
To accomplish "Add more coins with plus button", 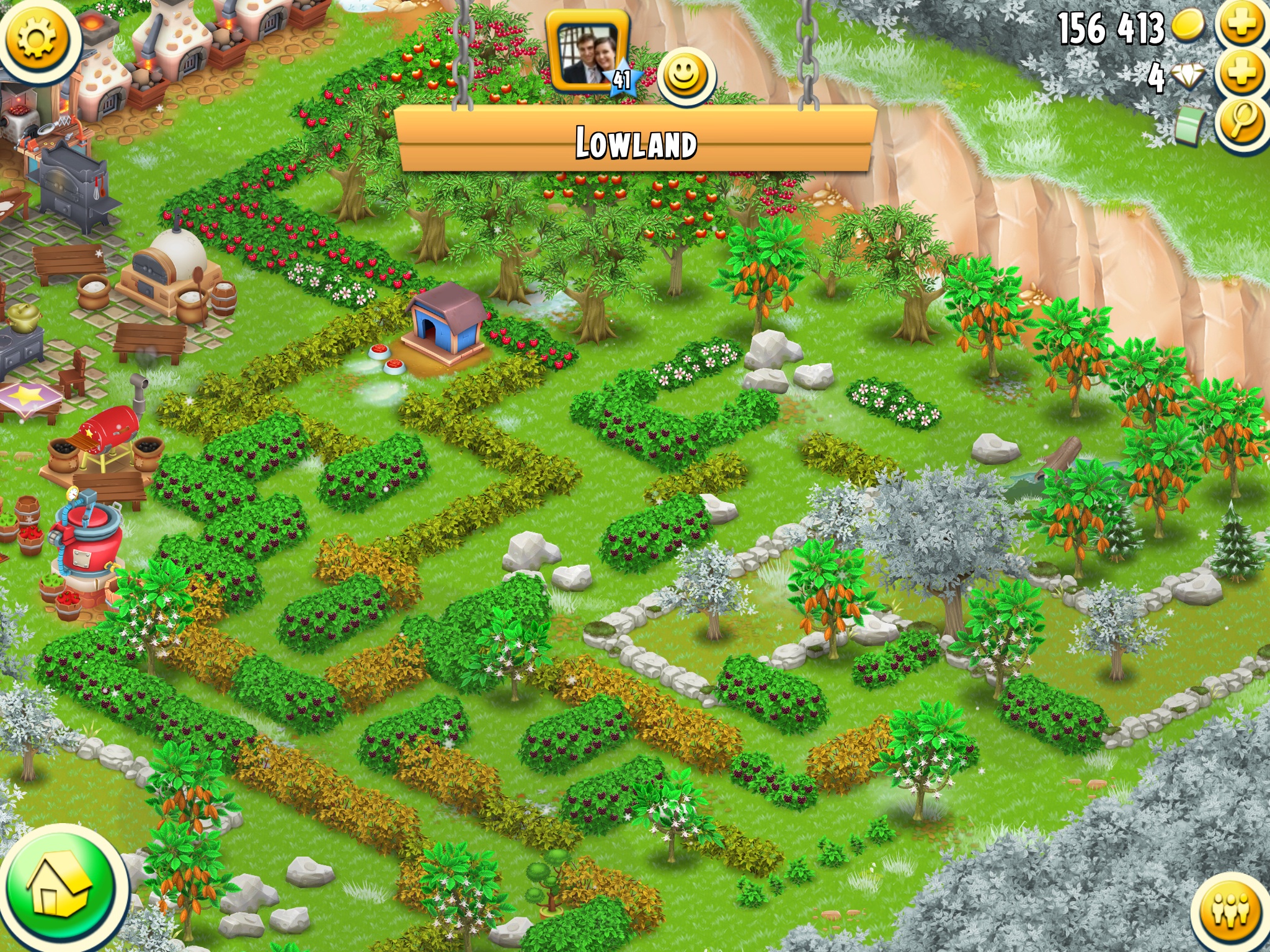I will coord(1242,25).
